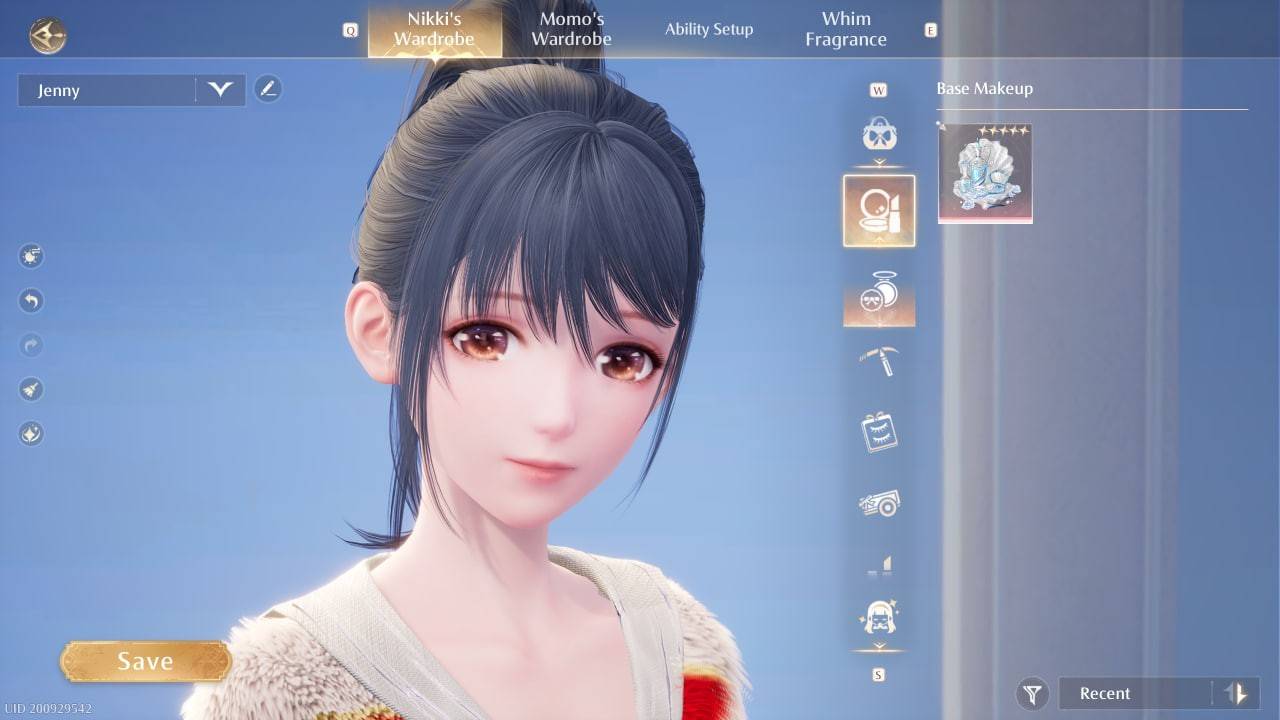
Task: Open the Ability Setup screen
Action: click(709, 29)
